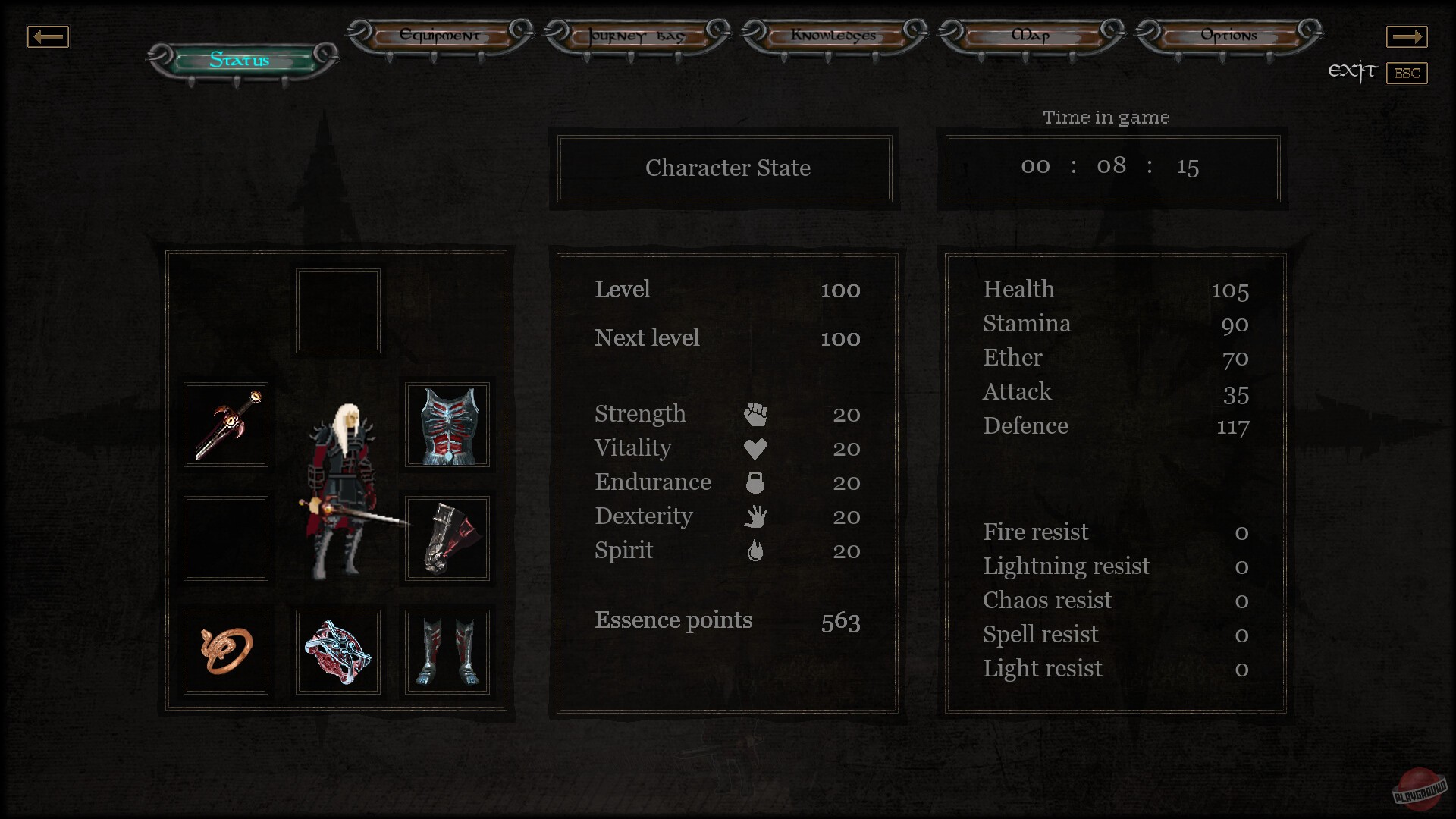Select the equipped chest armor slot
Viewport: 1456px width, 819px height.
[x=447, y=425]
